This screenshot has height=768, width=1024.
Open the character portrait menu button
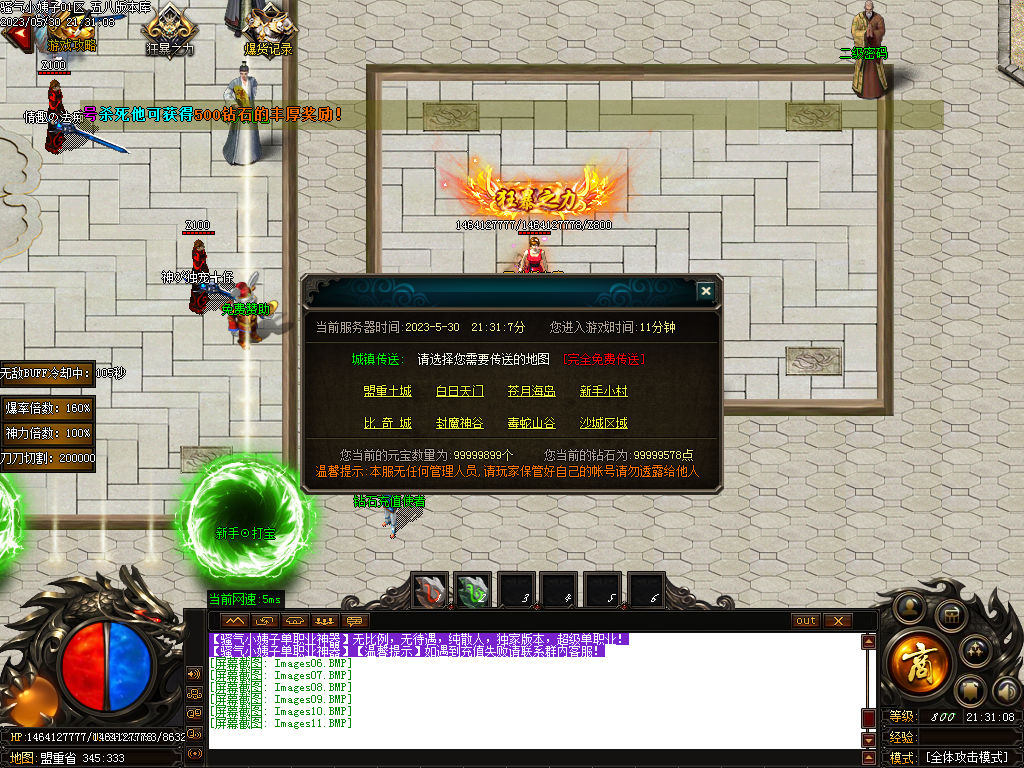[909, 605]
